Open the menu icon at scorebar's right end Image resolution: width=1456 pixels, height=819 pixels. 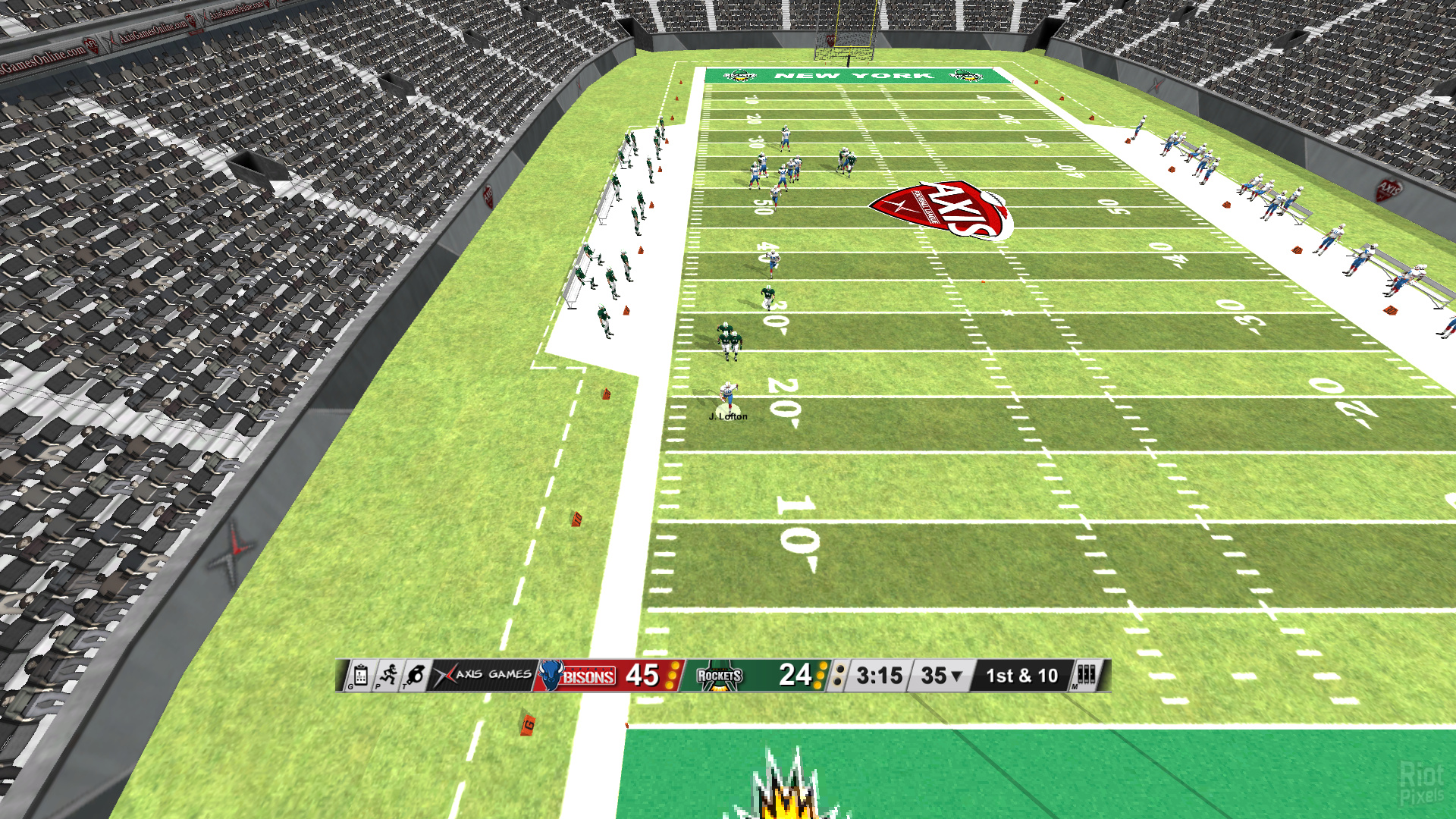pyautogui.click(x=1086, y=675)
